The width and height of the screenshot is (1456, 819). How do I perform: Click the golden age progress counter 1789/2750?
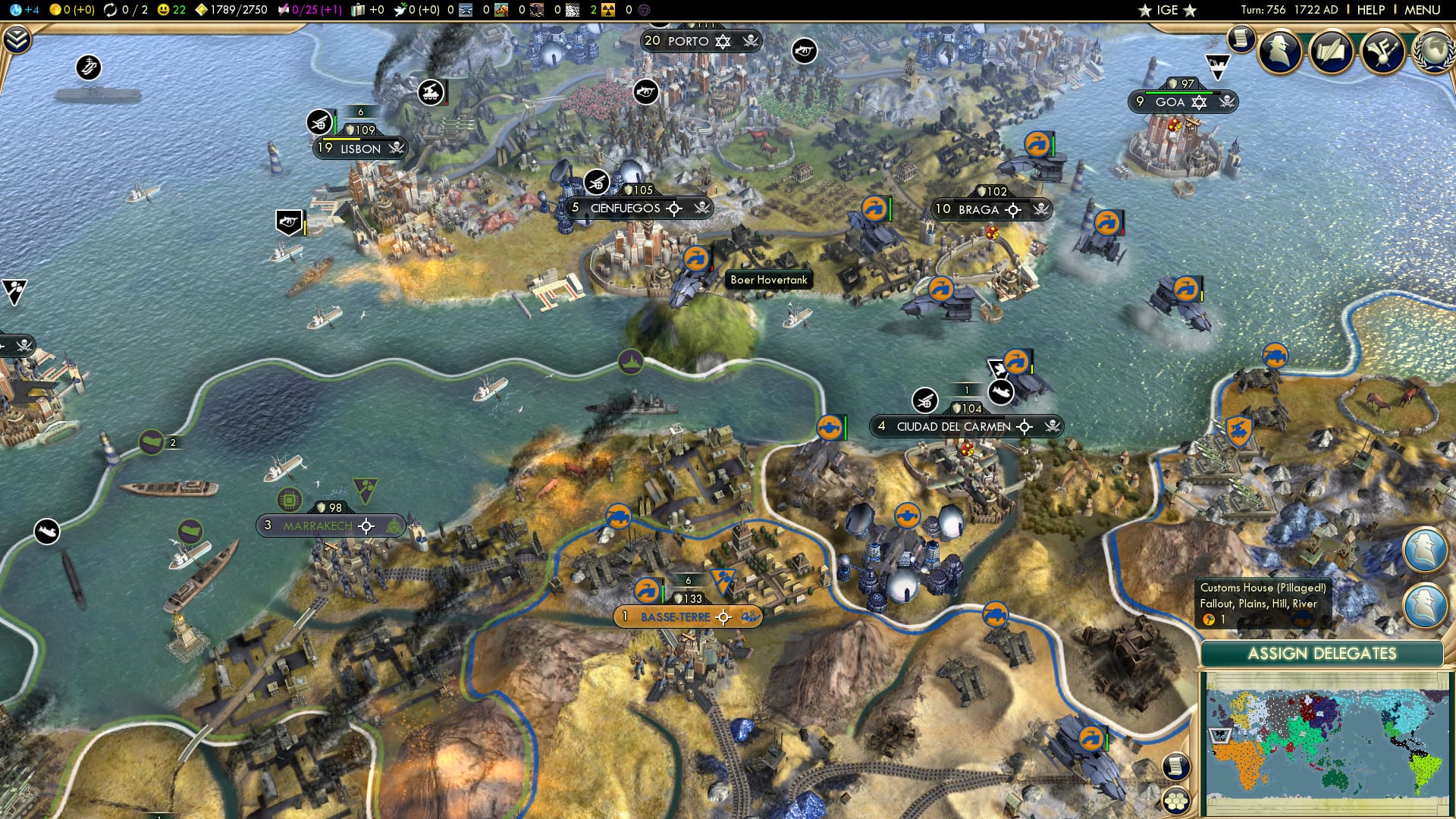pos(238,10)
